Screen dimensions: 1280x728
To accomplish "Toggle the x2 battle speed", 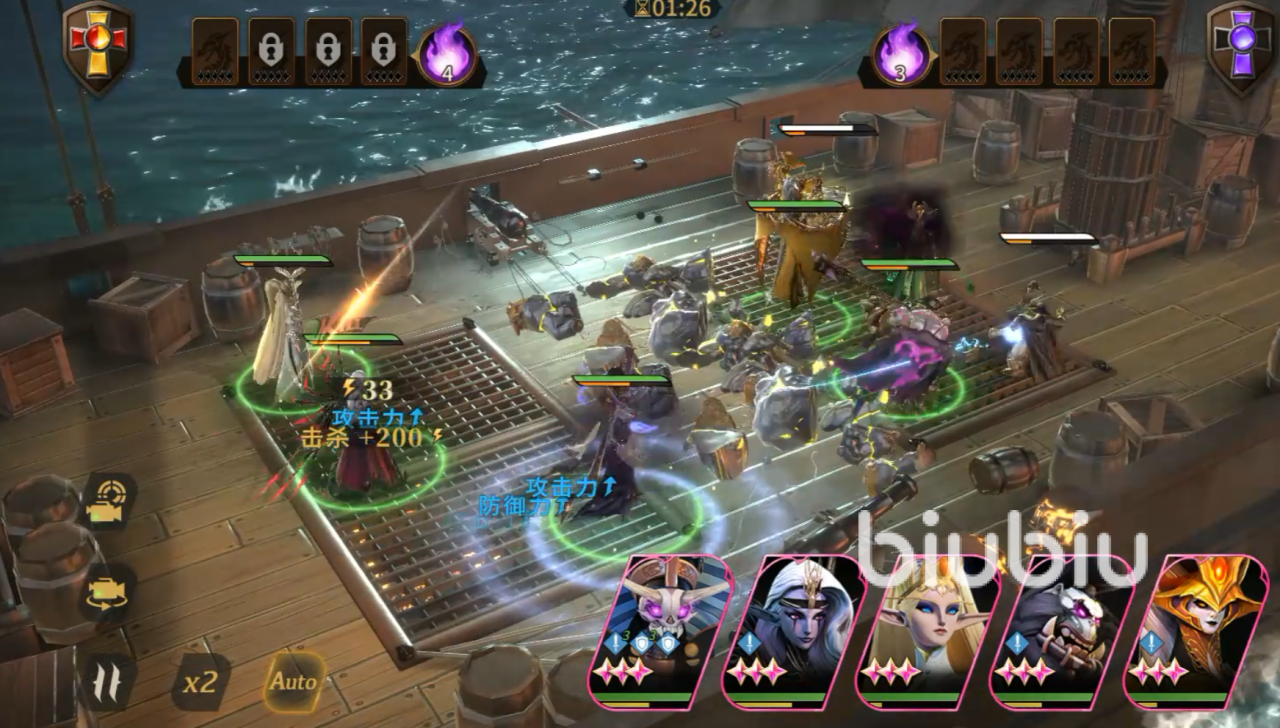I will click(x=199, y=682).
